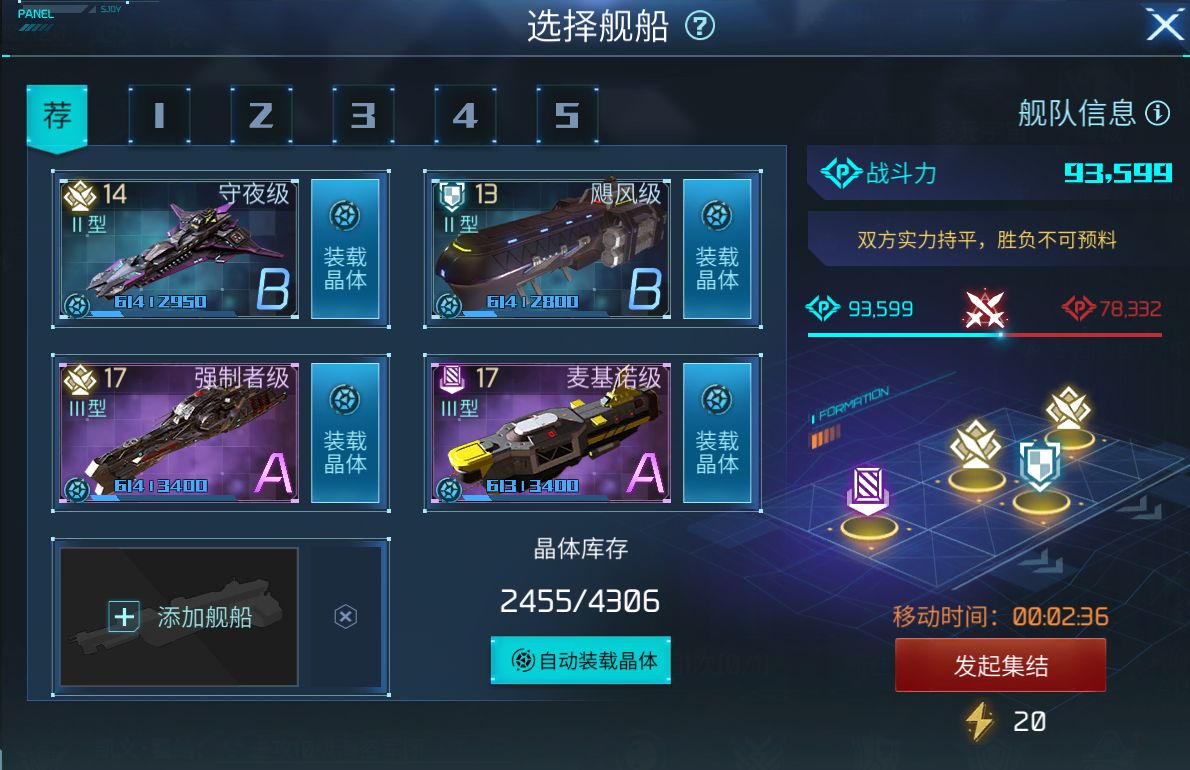Select fleet preset tab 2
The height and width of the screenshot is (770, 1190).
click(x=260, y=116)
